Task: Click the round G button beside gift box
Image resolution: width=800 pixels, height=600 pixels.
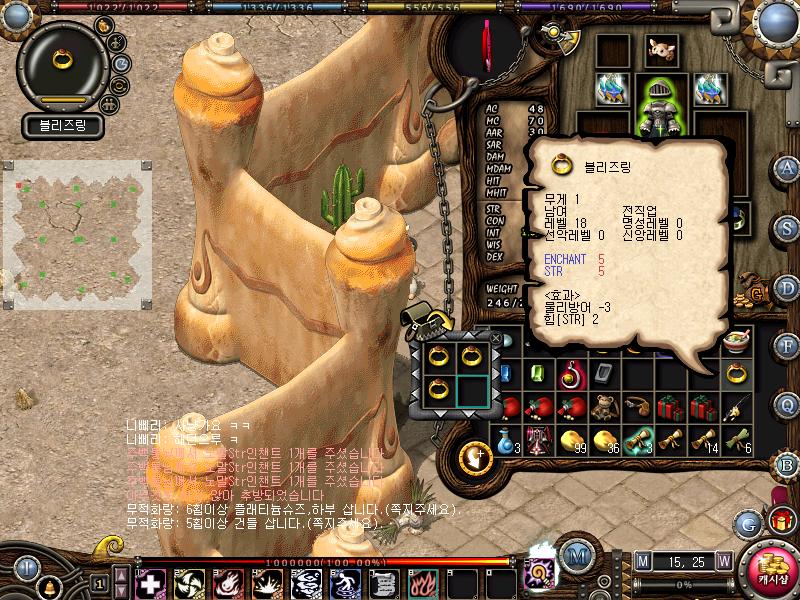Action: click(x=748, y=522)
